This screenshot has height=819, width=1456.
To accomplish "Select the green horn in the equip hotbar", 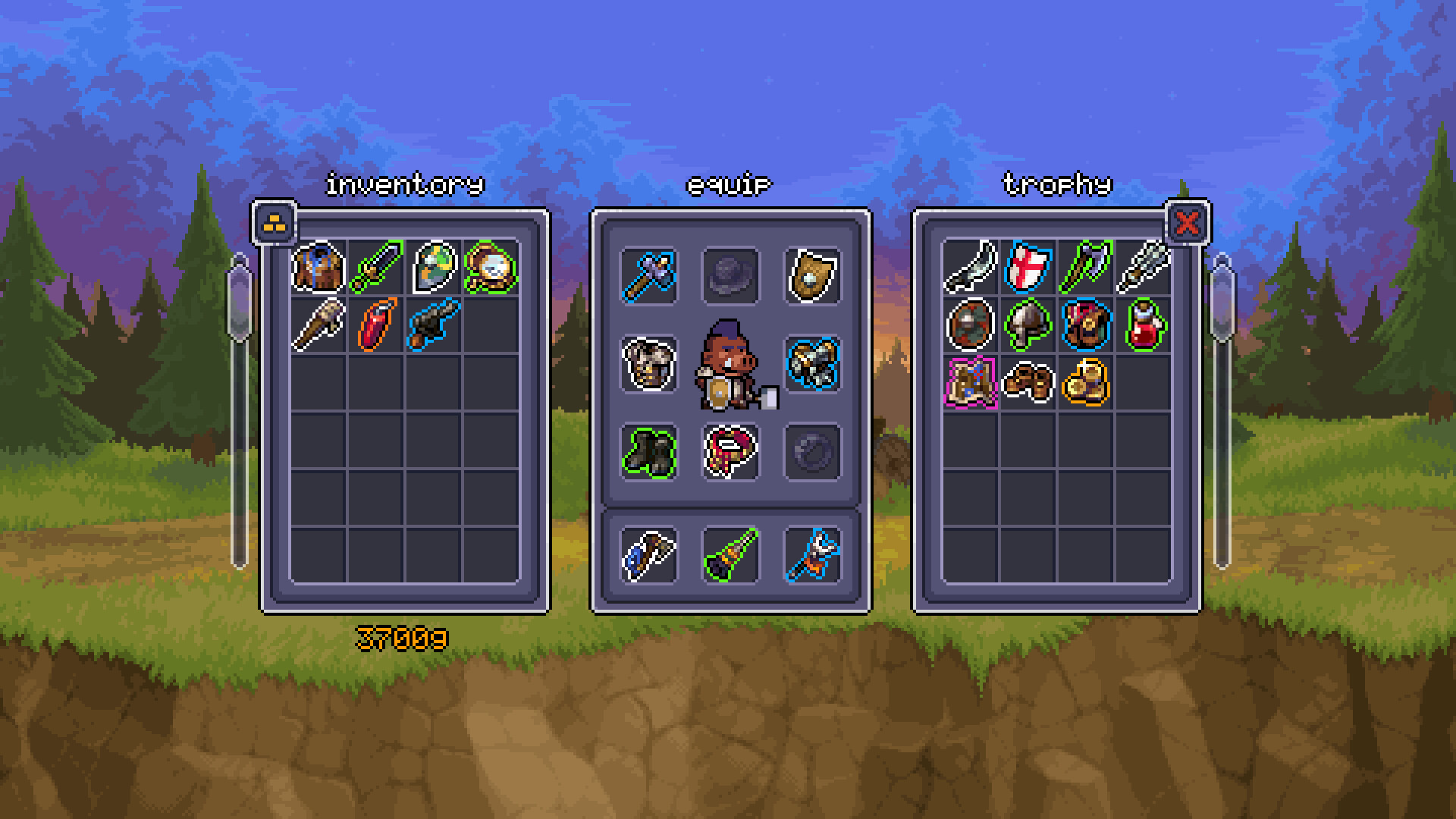I will (x=730, y=557).
